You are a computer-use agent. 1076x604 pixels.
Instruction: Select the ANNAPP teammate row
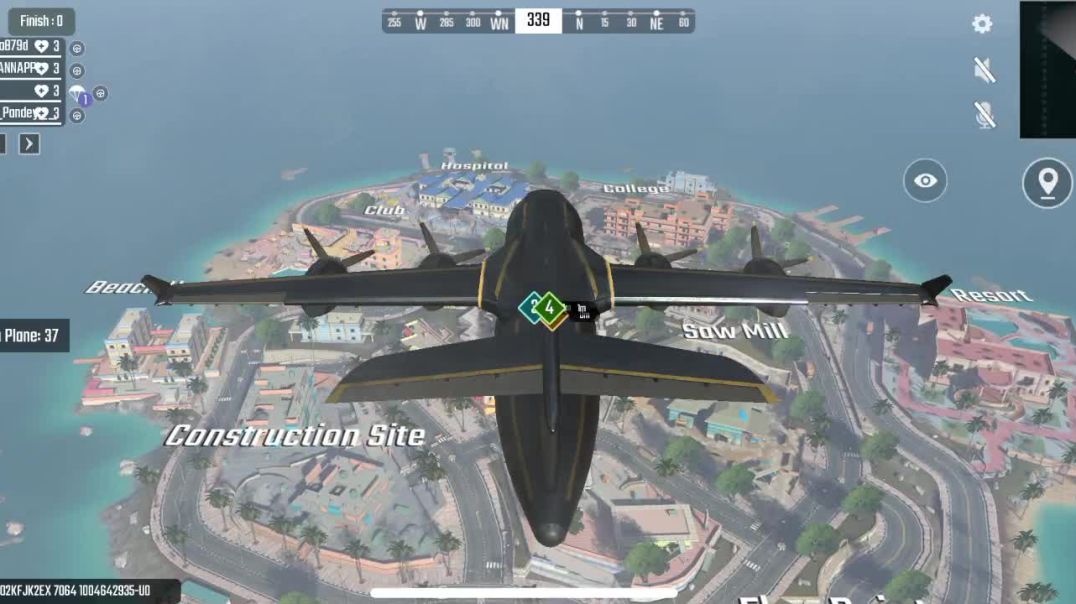30,69
